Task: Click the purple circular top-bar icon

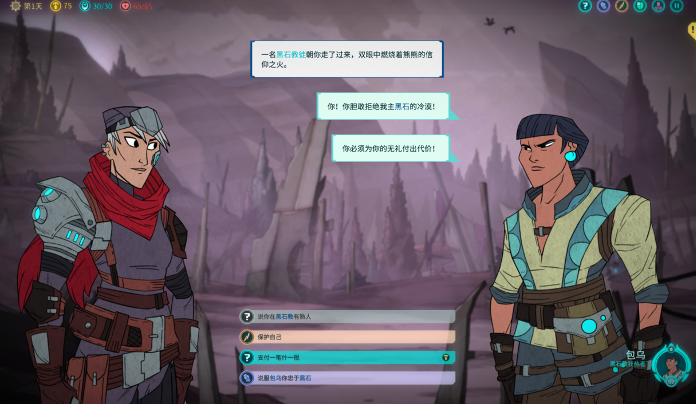Action: 603,6
